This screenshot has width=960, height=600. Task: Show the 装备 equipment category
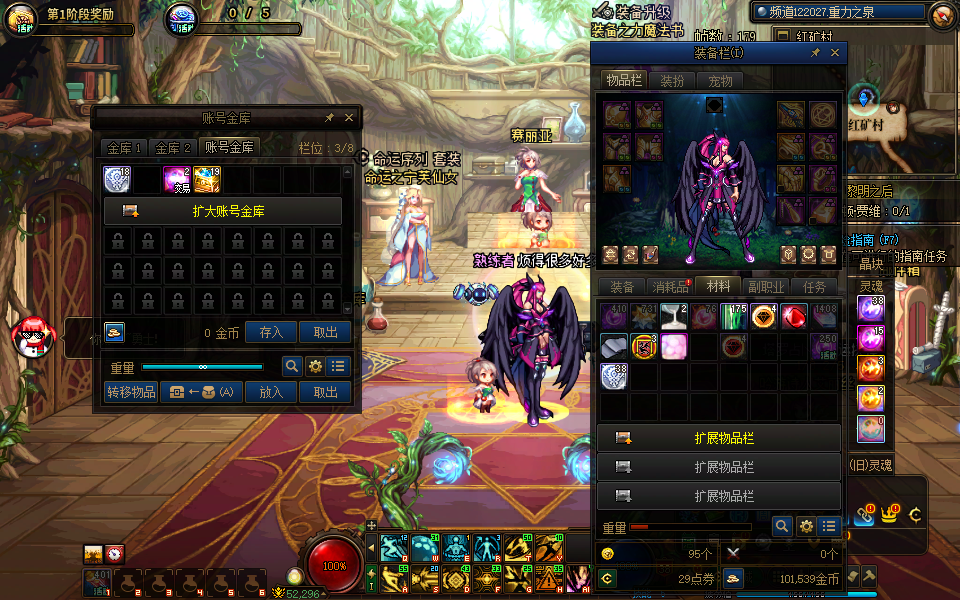(622, 287)
